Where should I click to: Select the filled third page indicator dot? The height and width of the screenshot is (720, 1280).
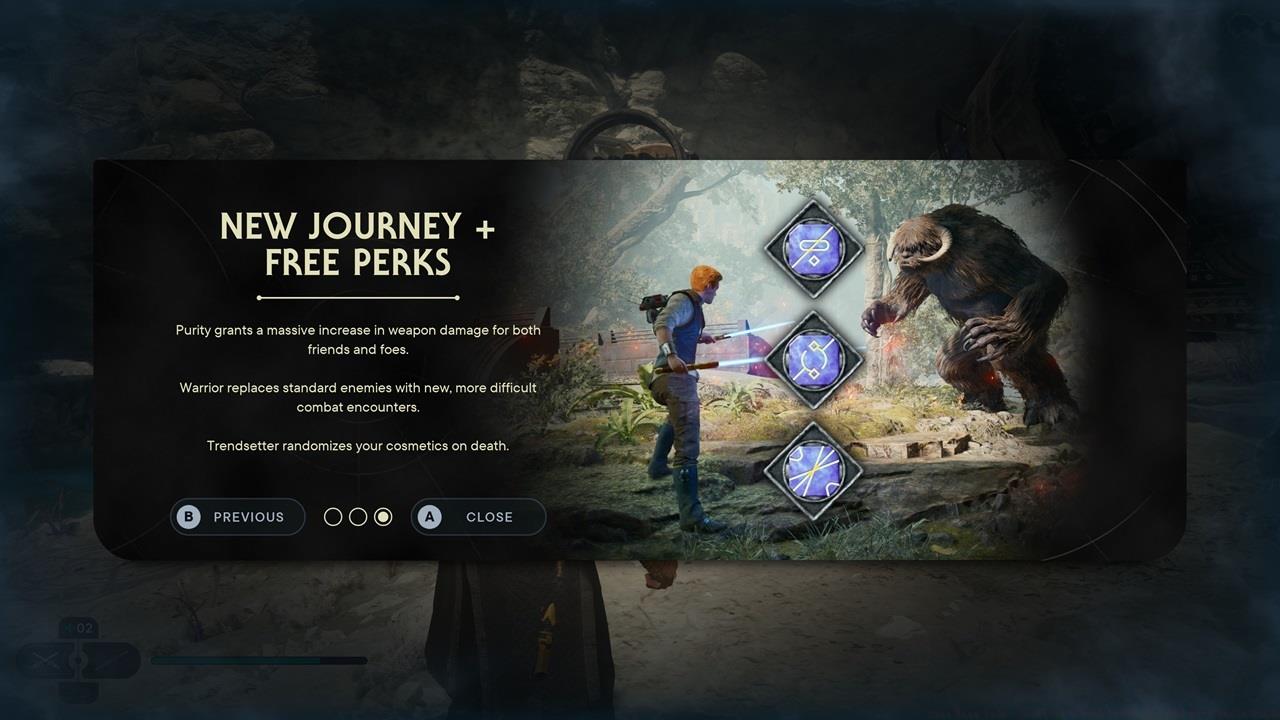[x=383, y=516]
